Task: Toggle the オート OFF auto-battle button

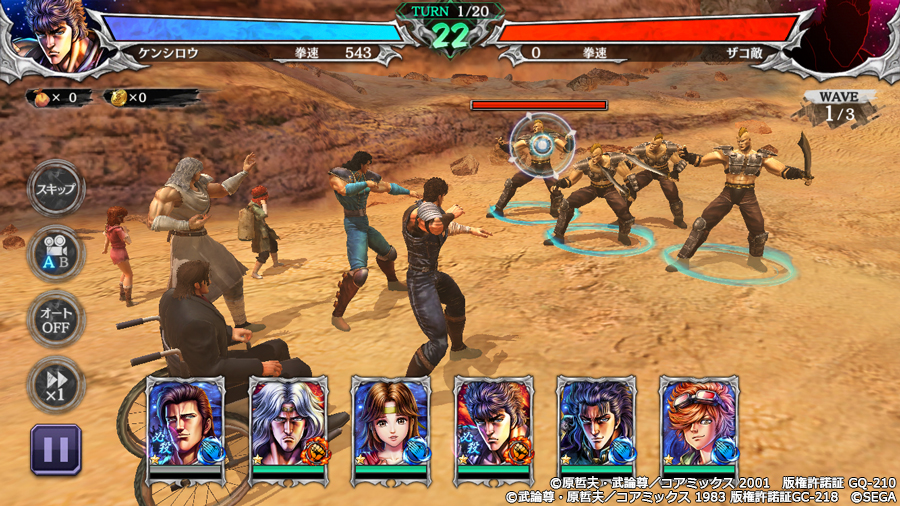Action: pyautogui.click(x=56, y=319)
